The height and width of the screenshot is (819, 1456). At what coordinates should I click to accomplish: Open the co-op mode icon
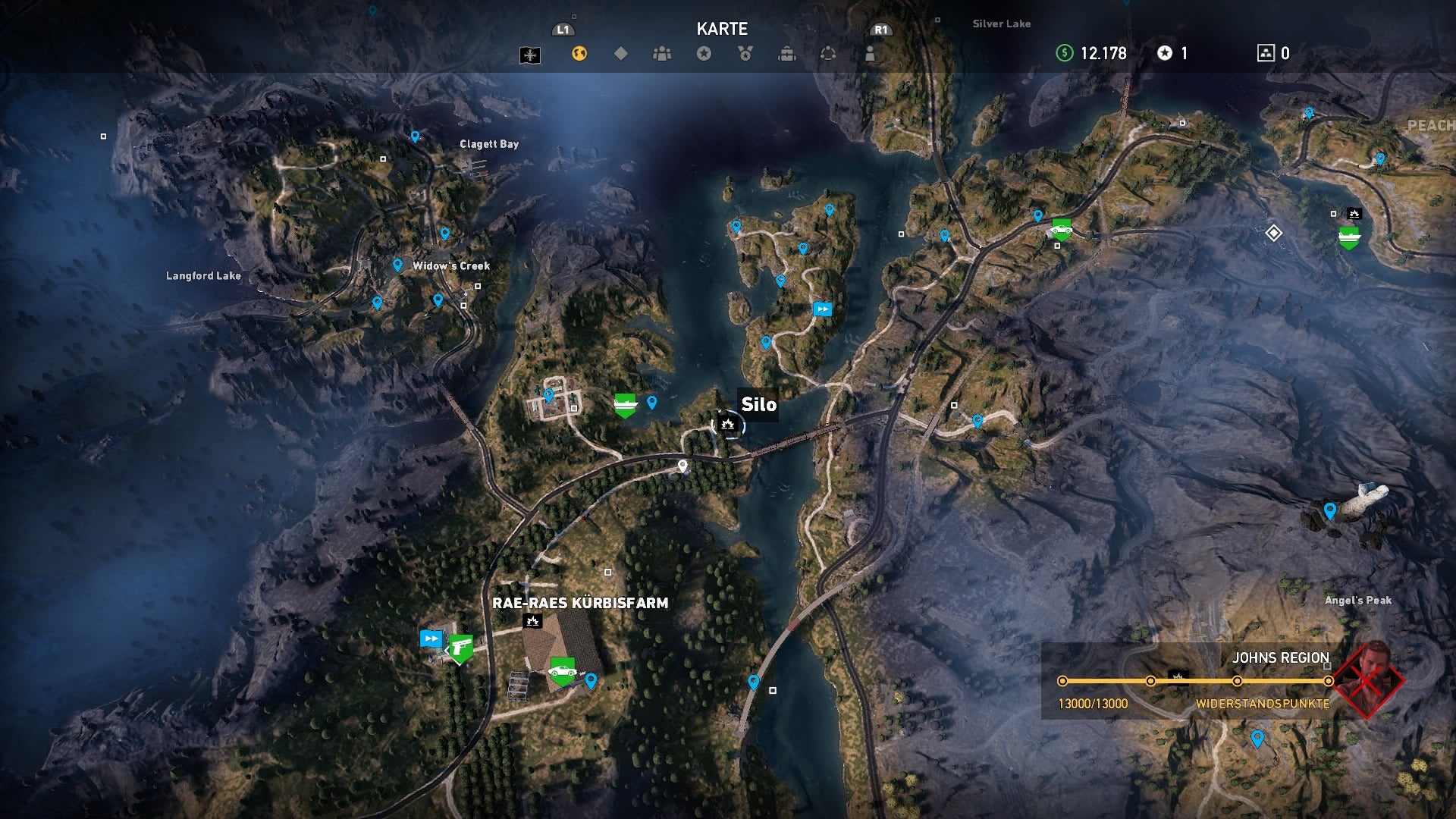pyautogui.click(x=827, y=54)
